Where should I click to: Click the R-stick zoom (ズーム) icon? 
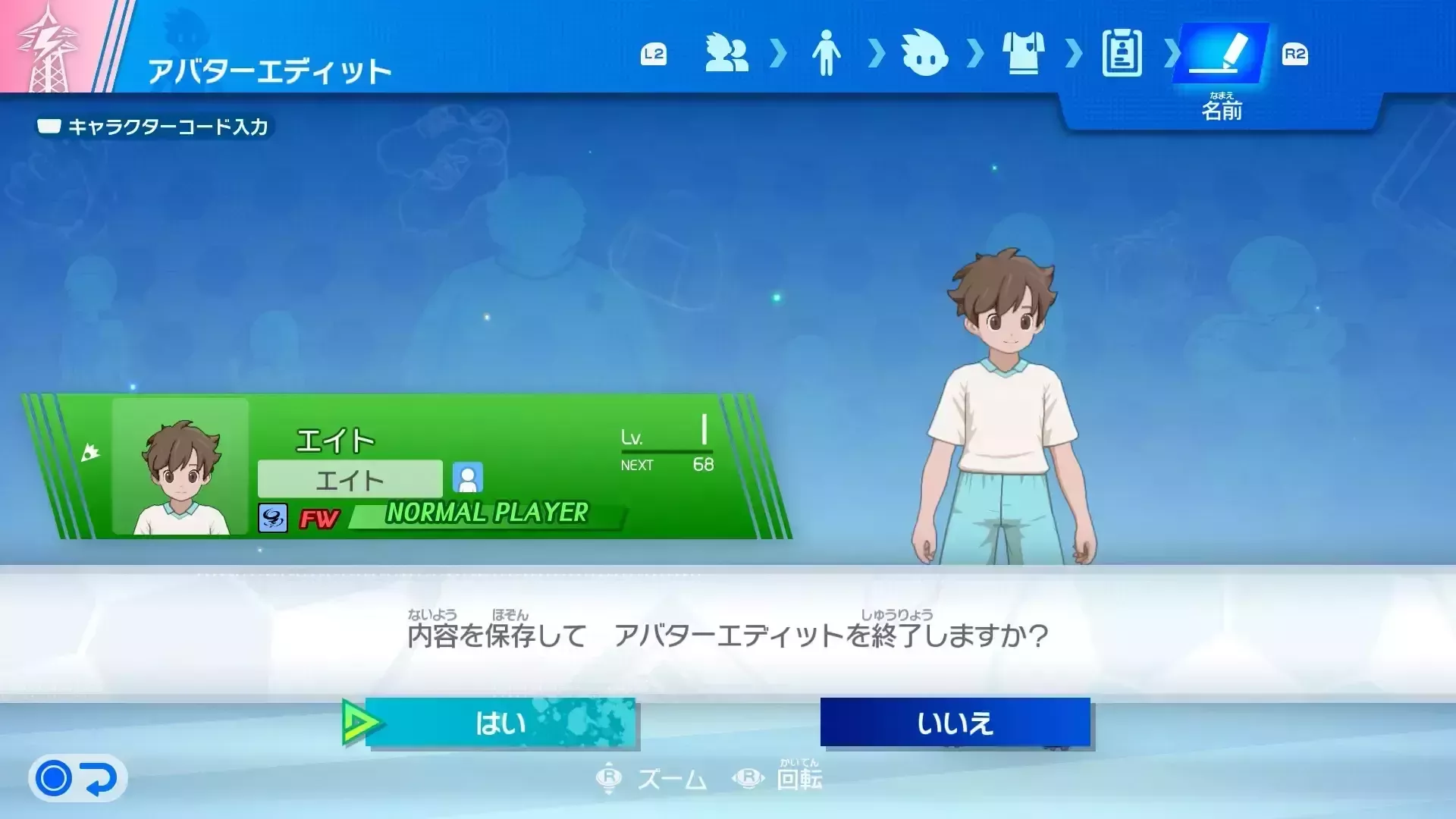610,778
